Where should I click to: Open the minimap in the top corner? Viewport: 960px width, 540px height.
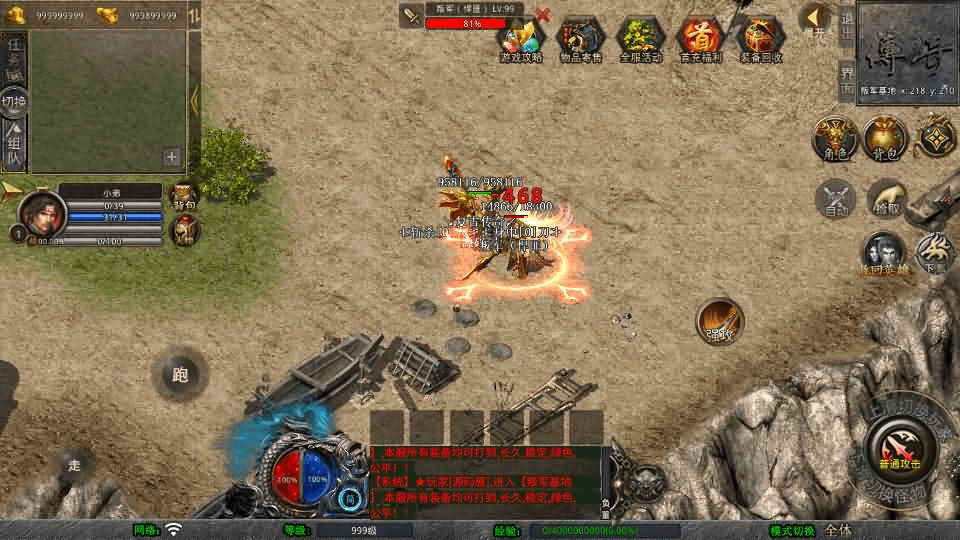[907, 50]
